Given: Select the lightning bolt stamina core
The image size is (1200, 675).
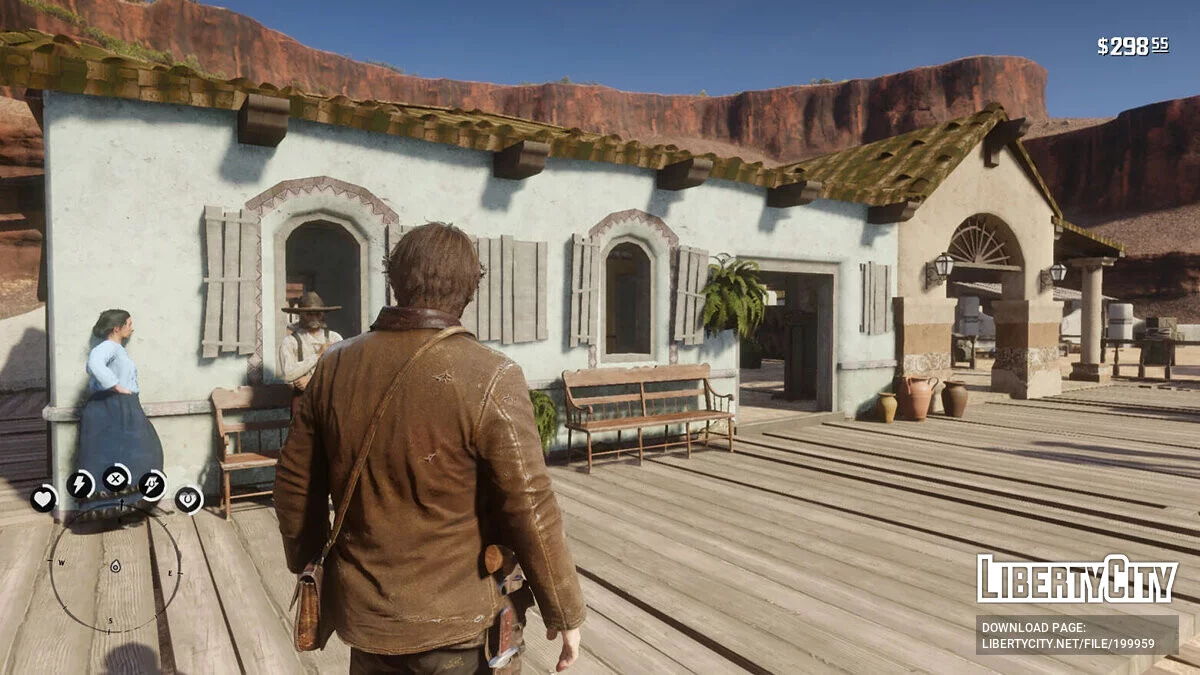Looking at the screenshot, I should 80,484.
